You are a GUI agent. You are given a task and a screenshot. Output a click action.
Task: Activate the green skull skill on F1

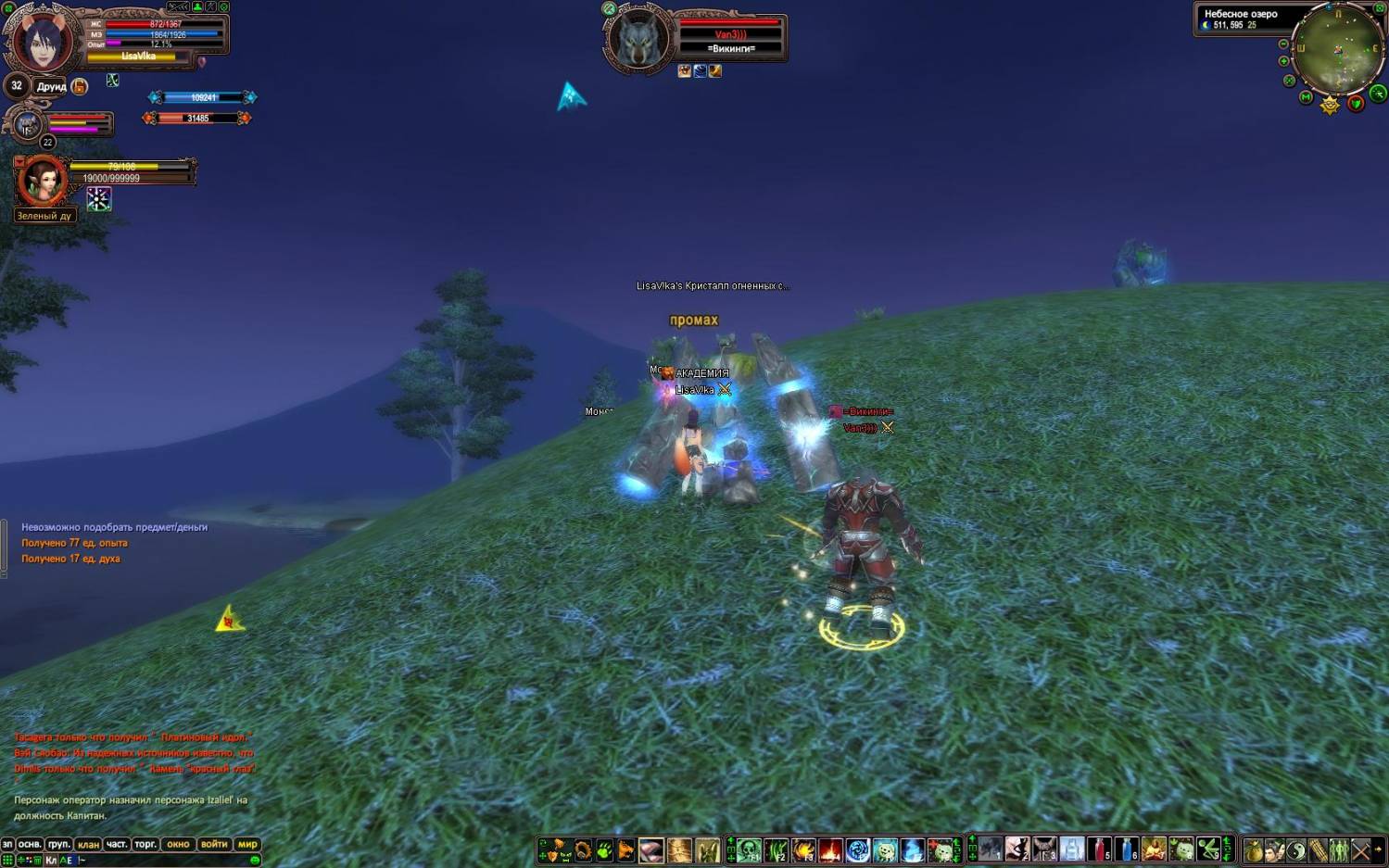[749, 849]
